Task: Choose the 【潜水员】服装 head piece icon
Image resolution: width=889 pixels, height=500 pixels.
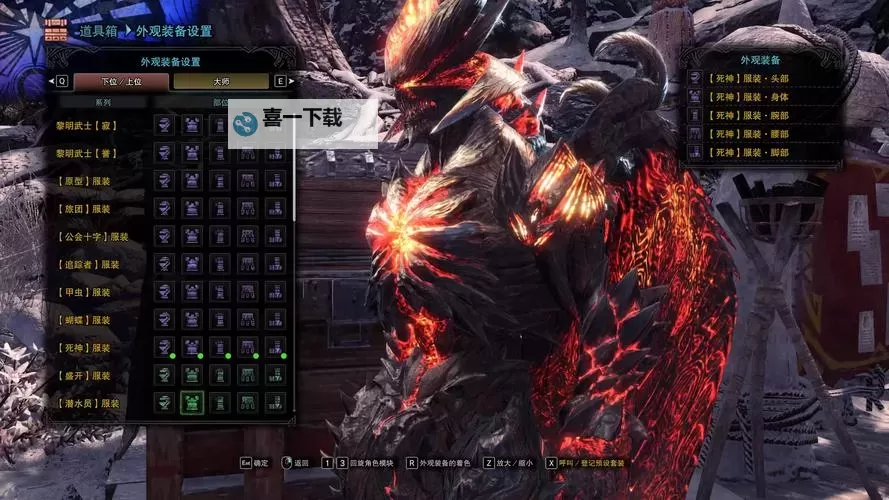Action: [x=164, y=403]
